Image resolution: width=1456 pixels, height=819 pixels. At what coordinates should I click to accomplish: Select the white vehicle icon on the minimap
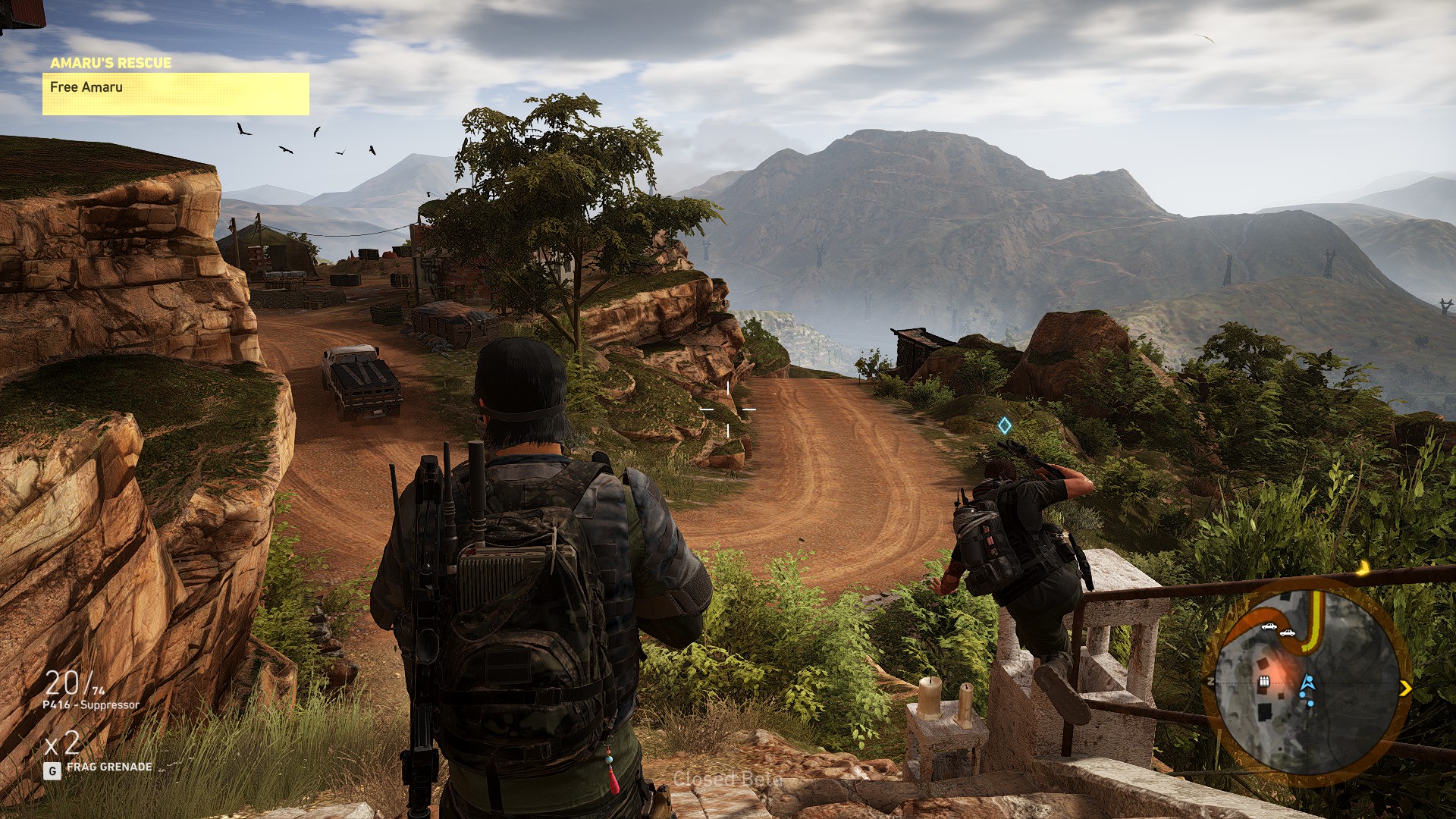pyautogui.click(x=1269, y=627)
